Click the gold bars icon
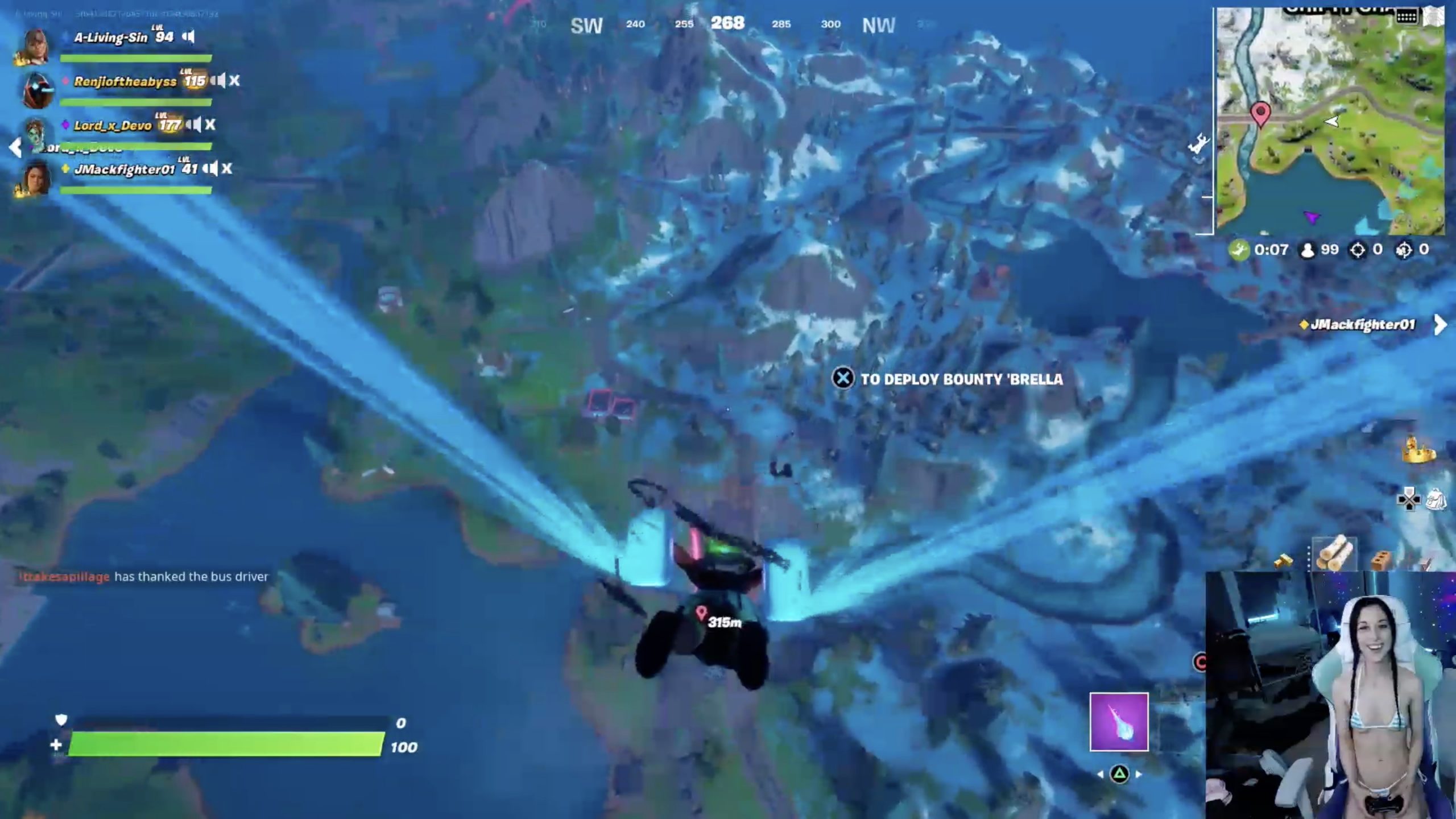This screenshot has height=819, width=1456. tap(1283, 561)
